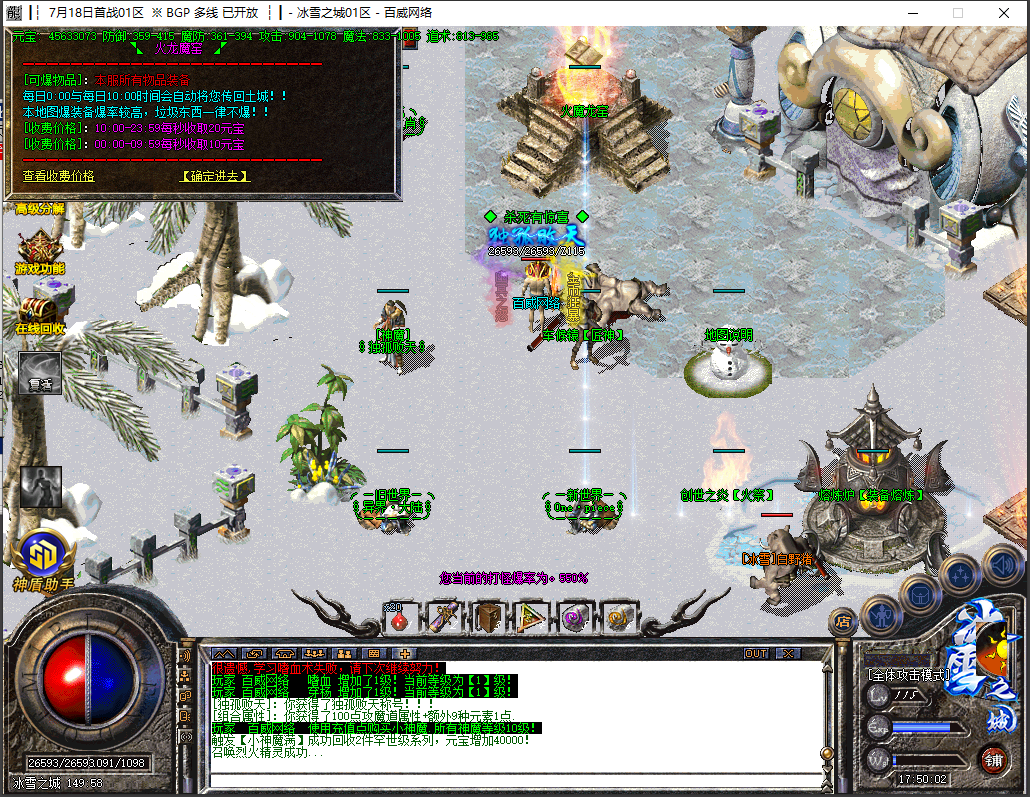Open the 游戏功能 menu icon
The width and height of the screenshot is (1030, 797).
[39, 252]
